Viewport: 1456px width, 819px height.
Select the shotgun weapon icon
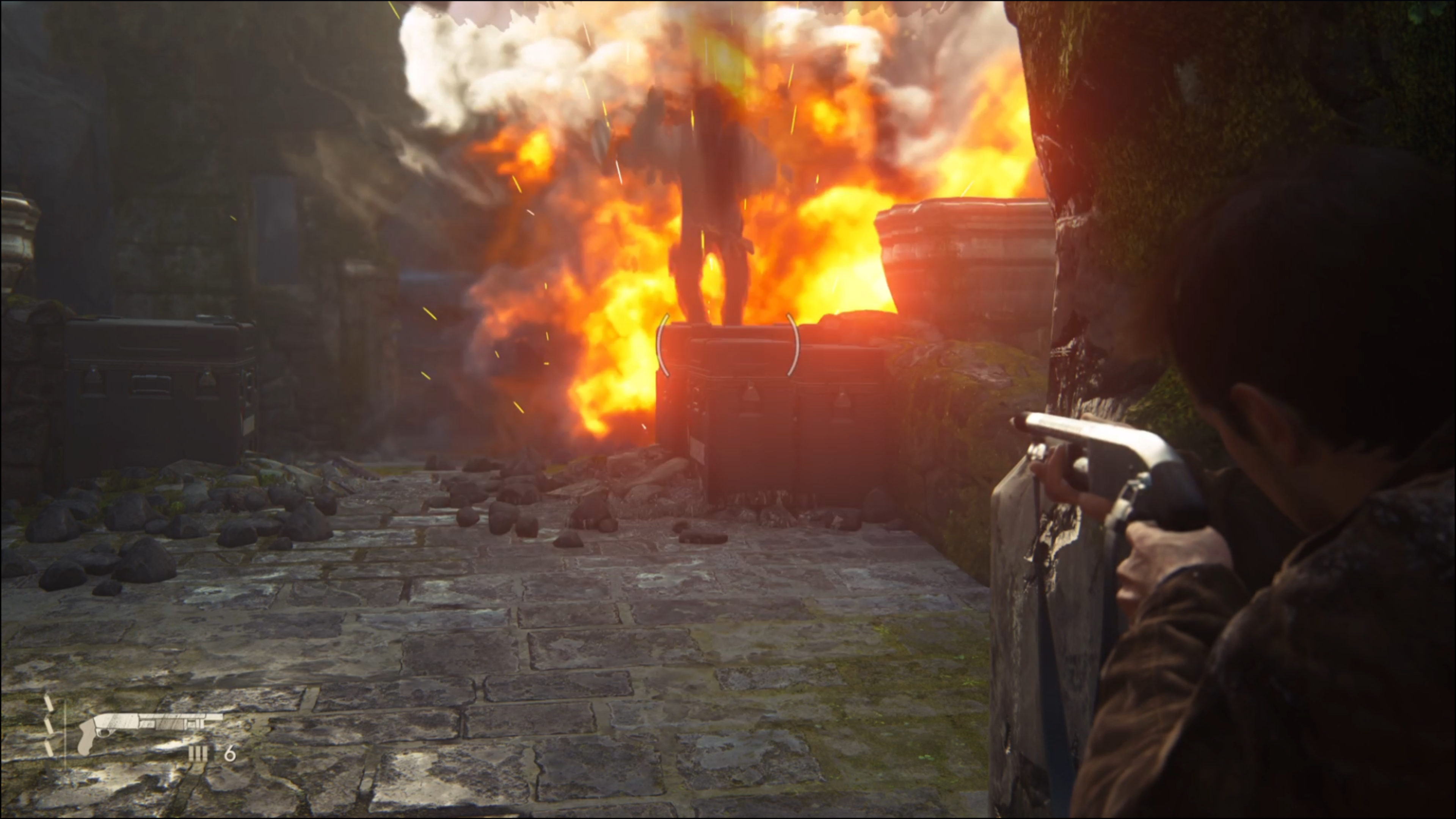click(x=149, y=729)
